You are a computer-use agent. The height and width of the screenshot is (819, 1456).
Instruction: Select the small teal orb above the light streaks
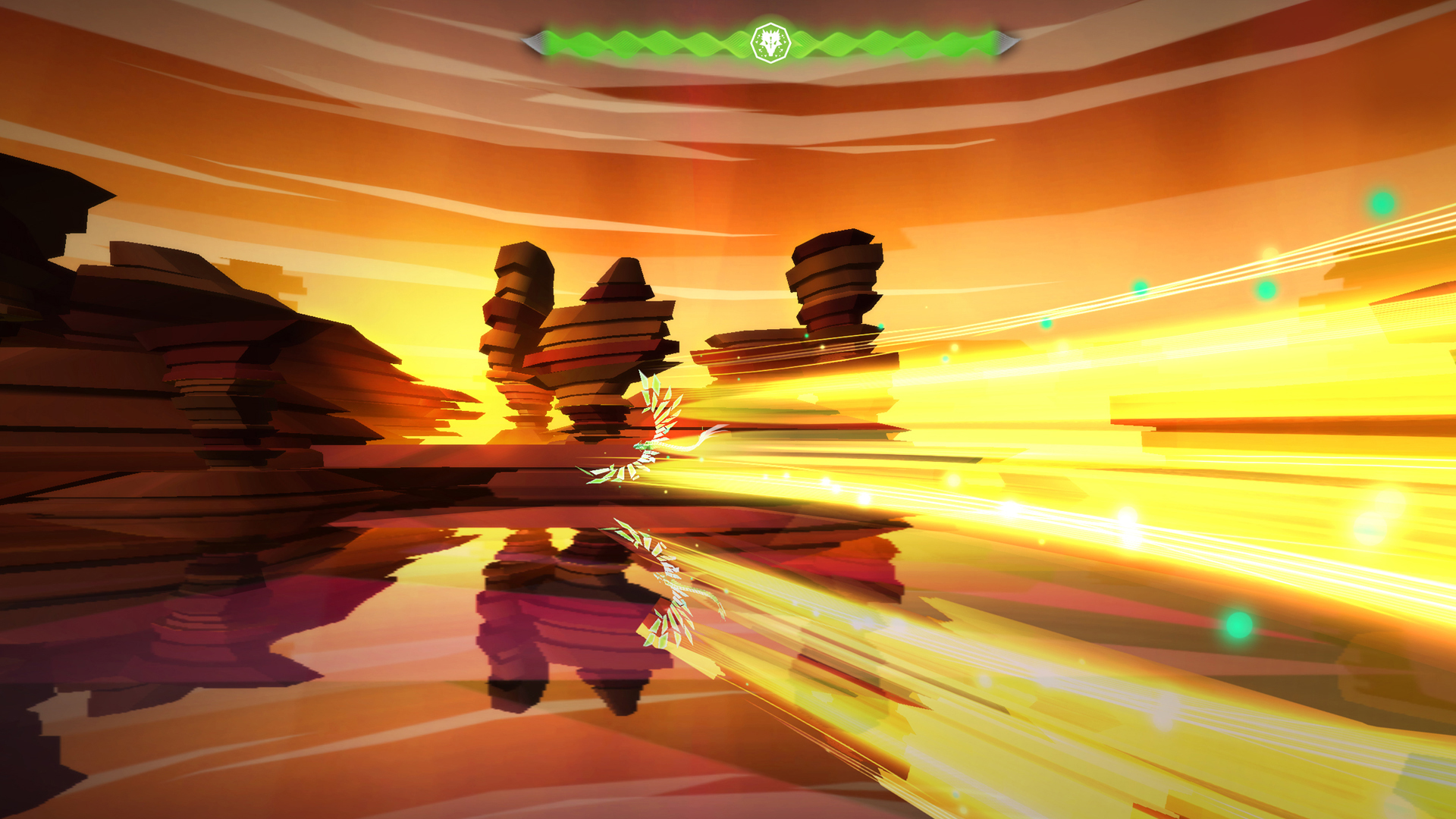click(1140, 289)
